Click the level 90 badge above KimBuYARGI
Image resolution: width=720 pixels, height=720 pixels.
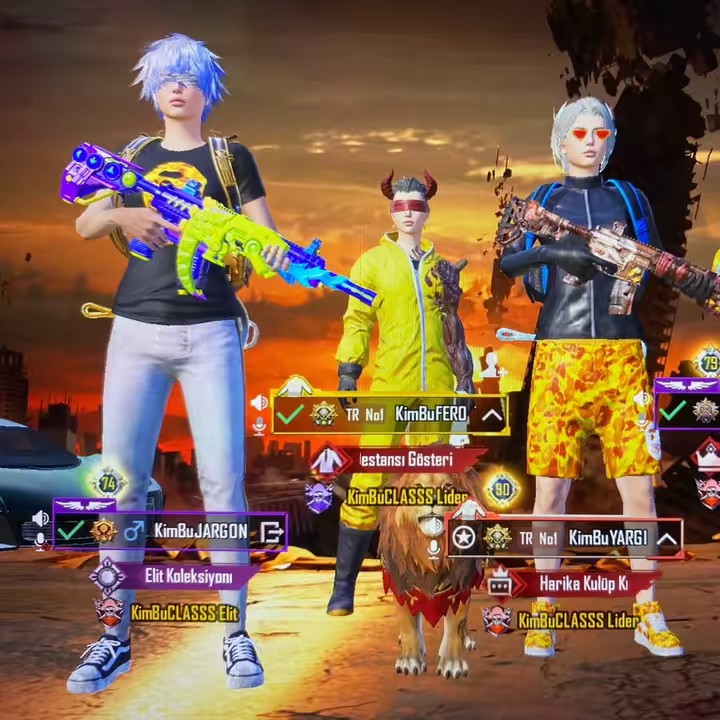pyautogui.click(x=502, y=490)
